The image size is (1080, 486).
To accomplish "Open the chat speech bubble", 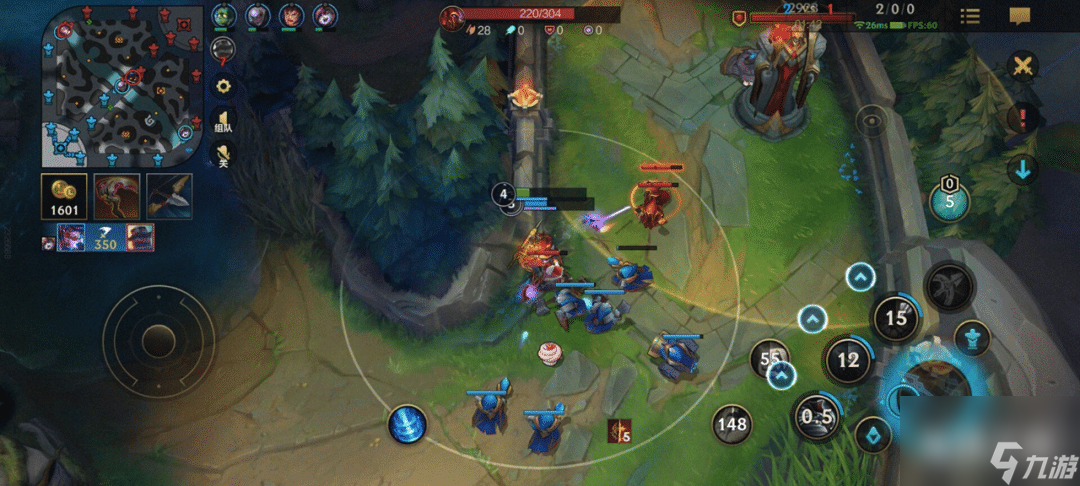I will [1020, 16].
